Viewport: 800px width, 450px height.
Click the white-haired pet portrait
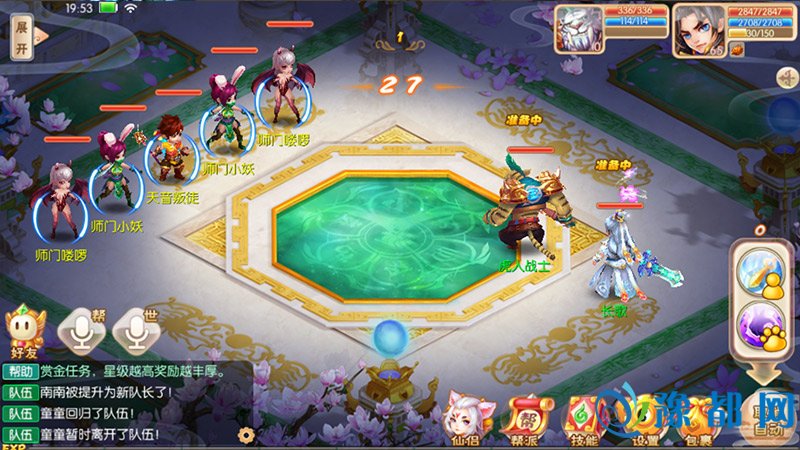pyautogui.click(x=578, y=26)
